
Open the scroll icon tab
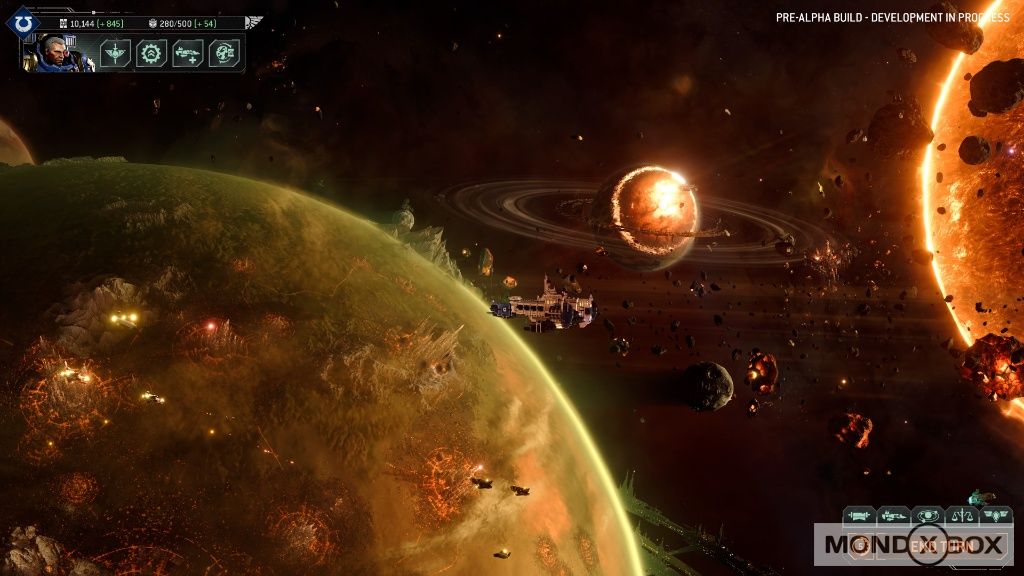(x=859, y=515)
